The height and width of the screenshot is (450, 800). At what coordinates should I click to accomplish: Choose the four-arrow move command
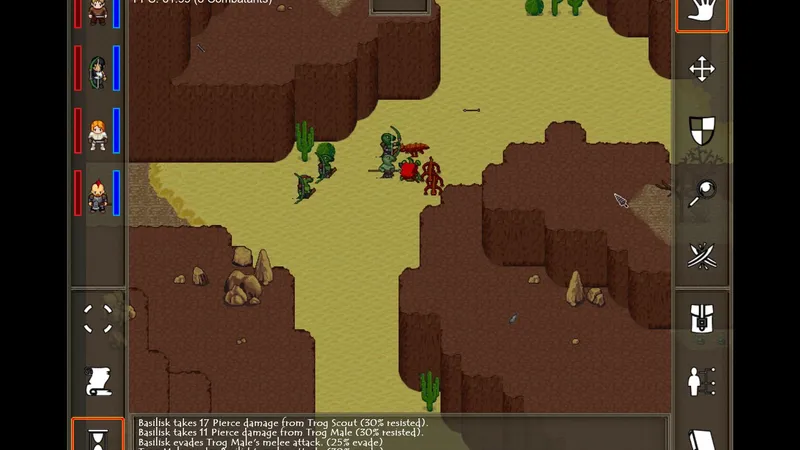(x=701, y=69)
